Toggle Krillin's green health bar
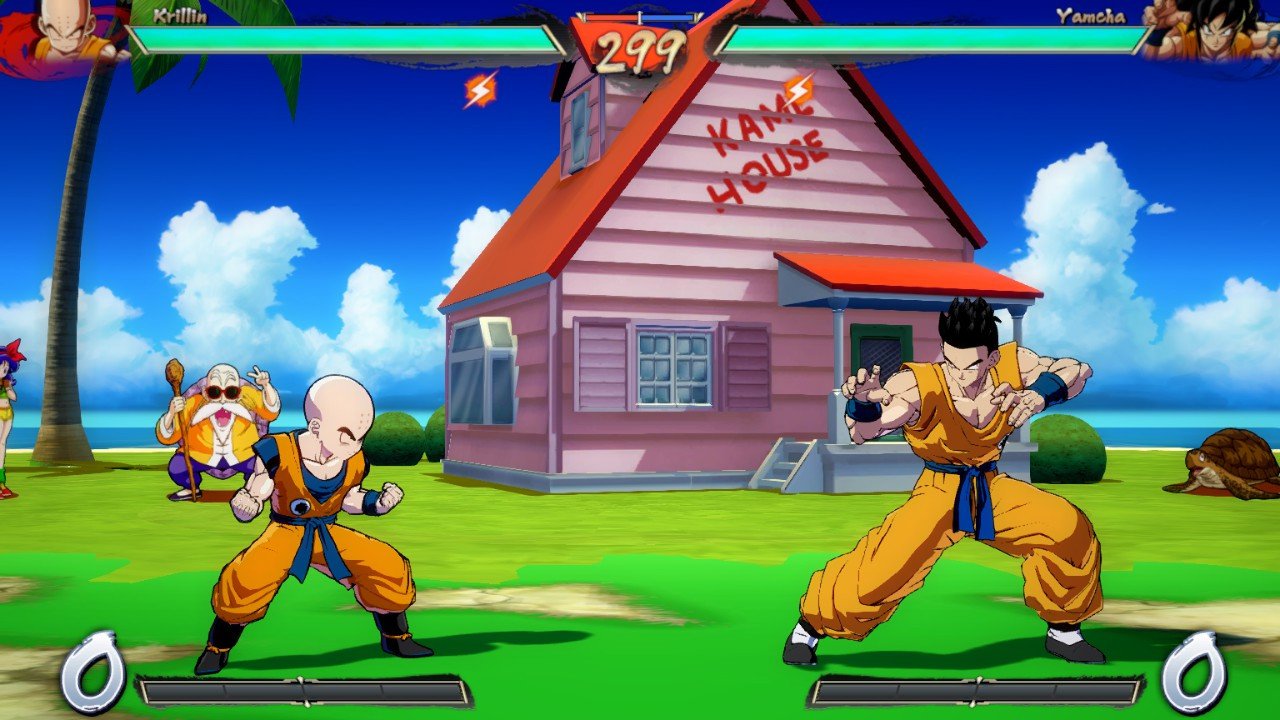The image size is (1280, 720). tap(350, 35)
